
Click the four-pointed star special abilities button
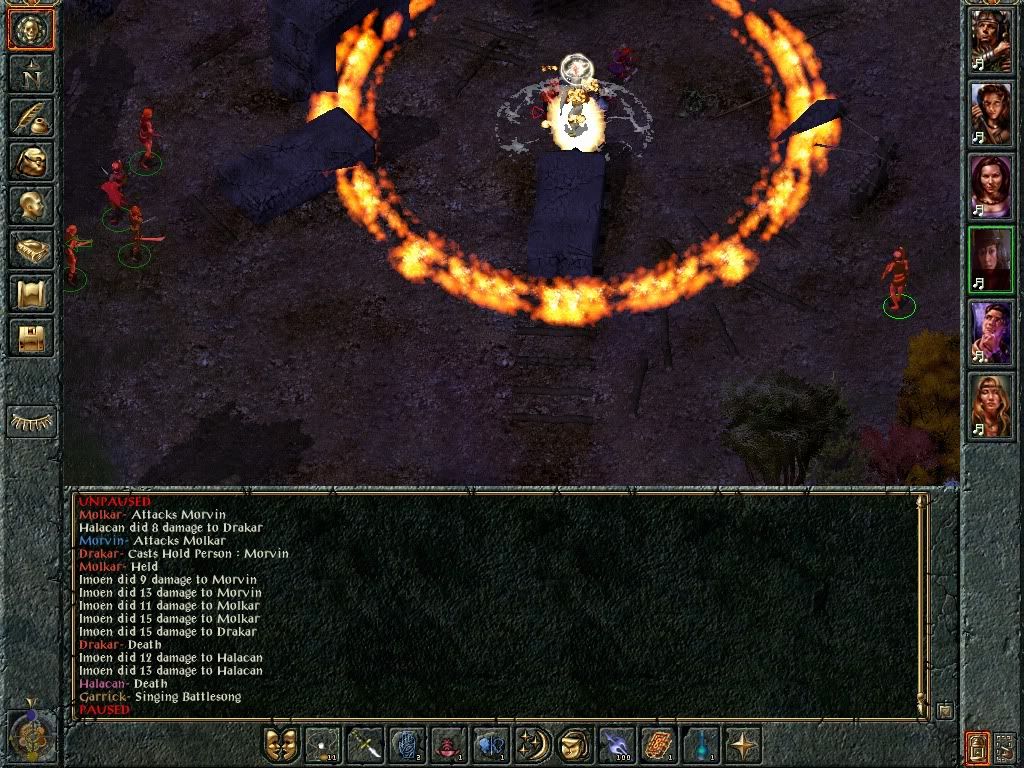coord(741,745)
